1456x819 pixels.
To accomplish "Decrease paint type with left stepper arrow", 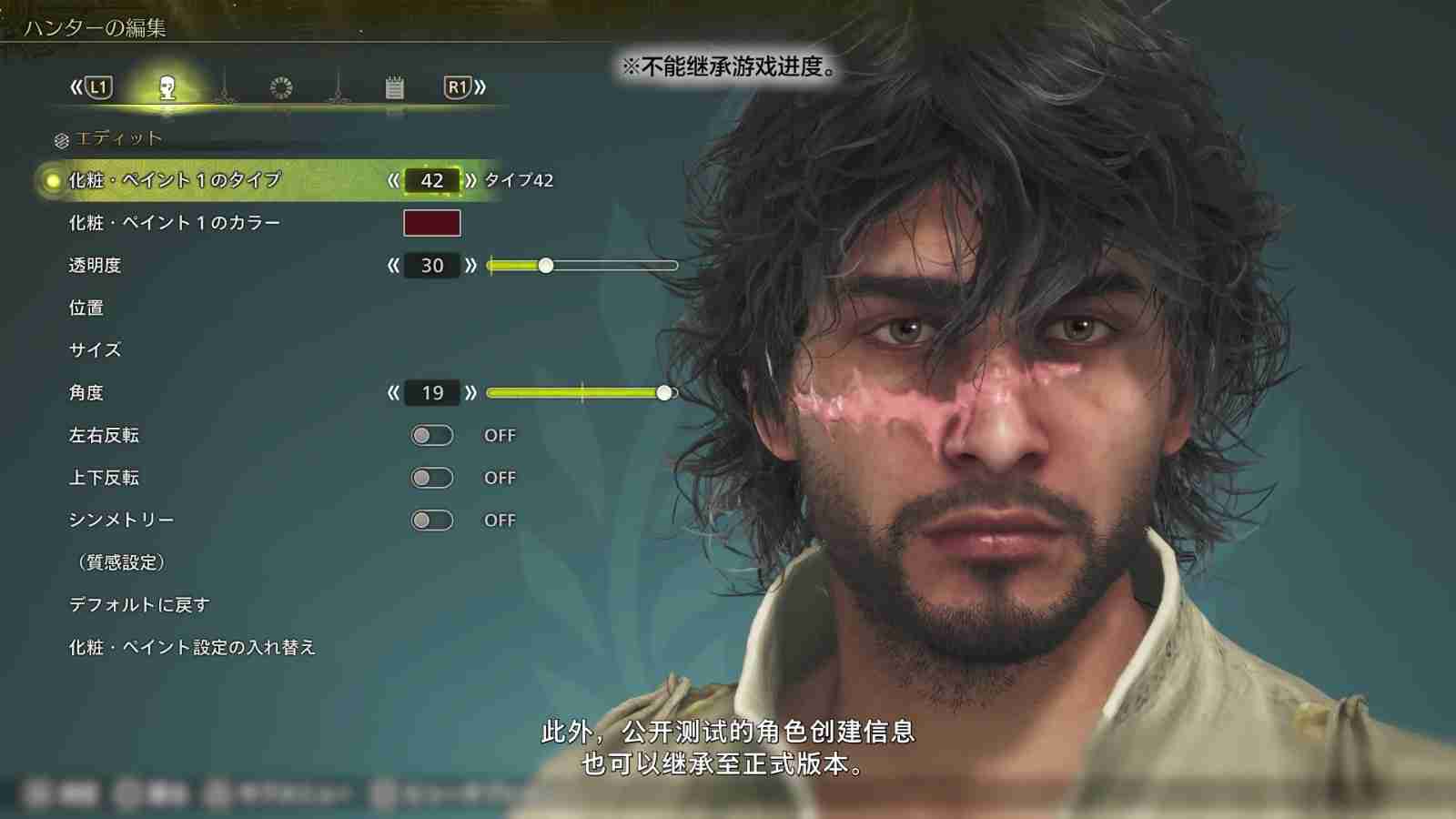I will click(395, 179).
